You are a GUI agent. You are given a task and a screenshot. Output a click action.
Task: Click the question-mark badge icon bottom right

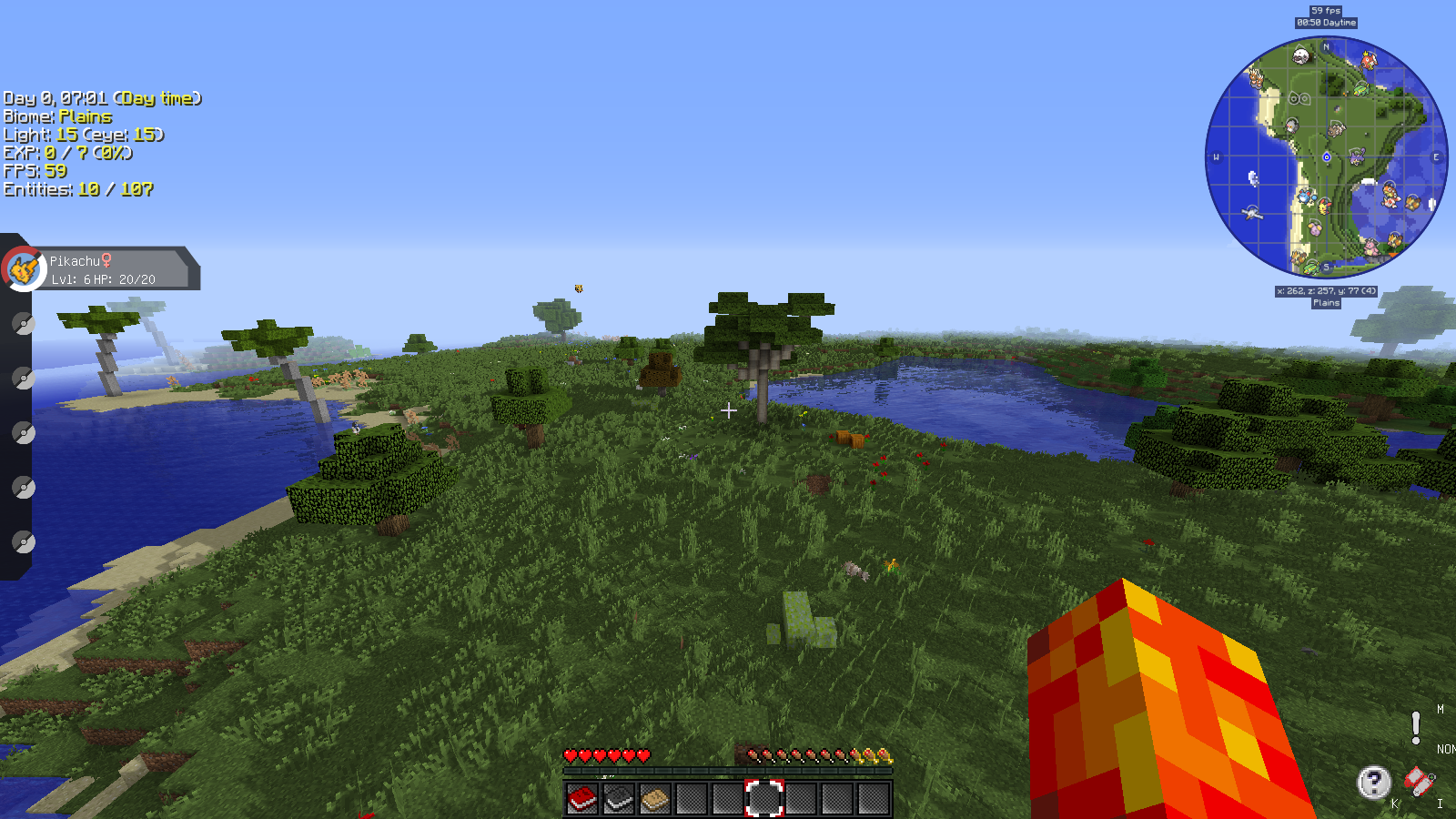coord(1374,783)
